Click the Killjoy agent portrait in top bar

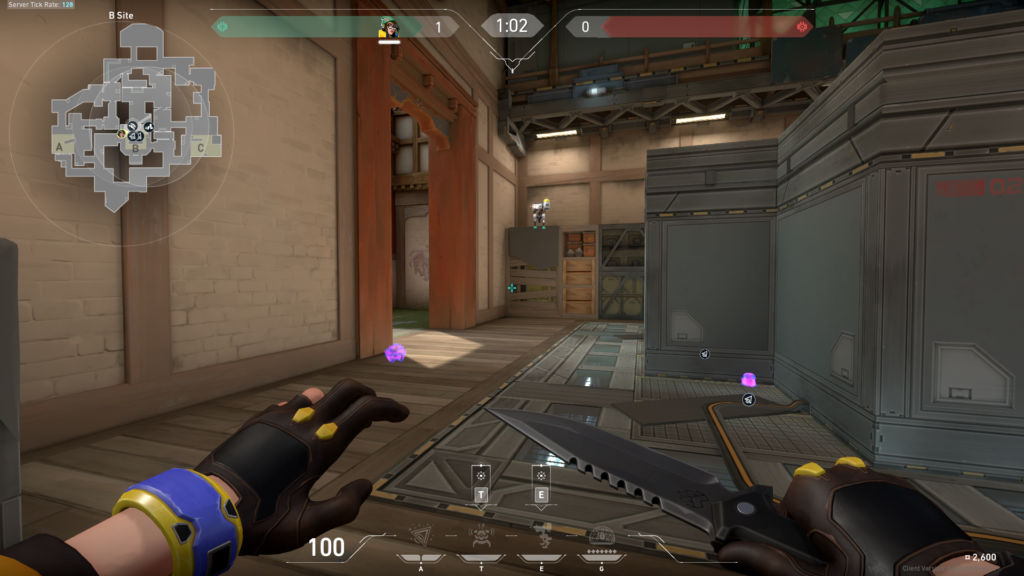pos(389,28)
